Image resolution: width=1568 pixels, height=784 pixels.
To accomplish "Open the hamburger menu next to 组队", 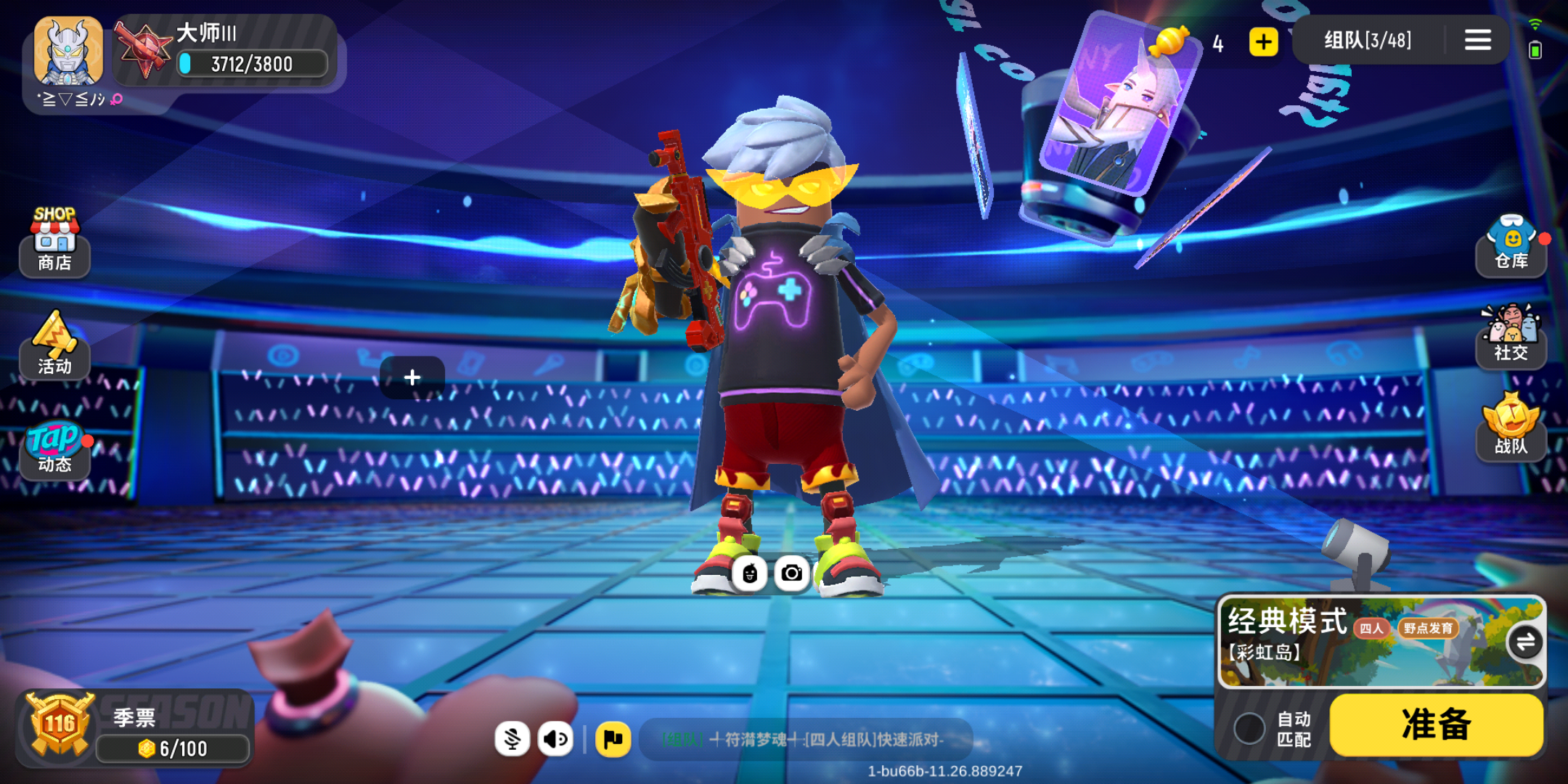I will point(1477,40).
